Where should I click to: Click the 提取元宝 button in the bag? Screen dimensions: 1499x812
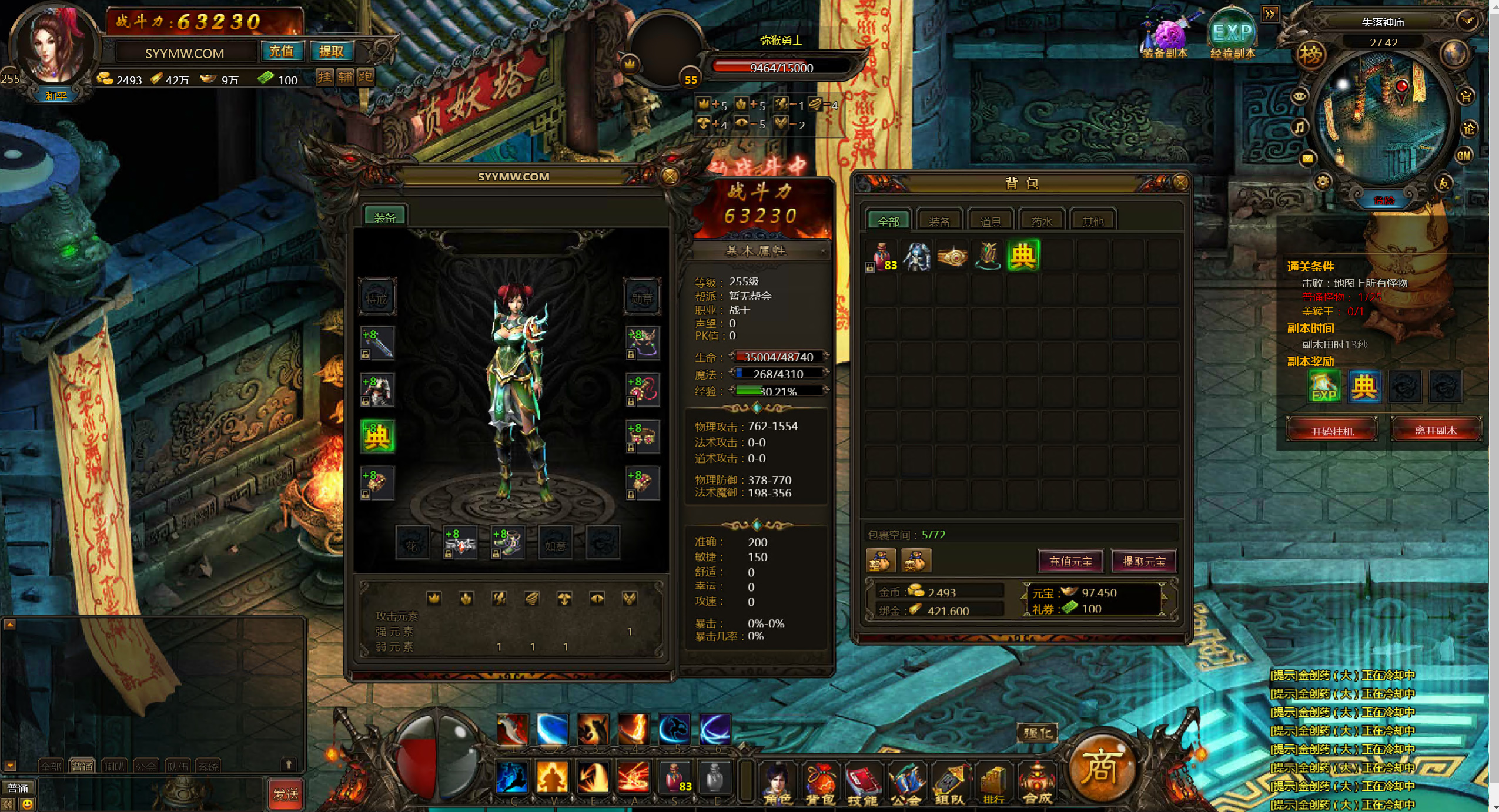[1143, 561]
